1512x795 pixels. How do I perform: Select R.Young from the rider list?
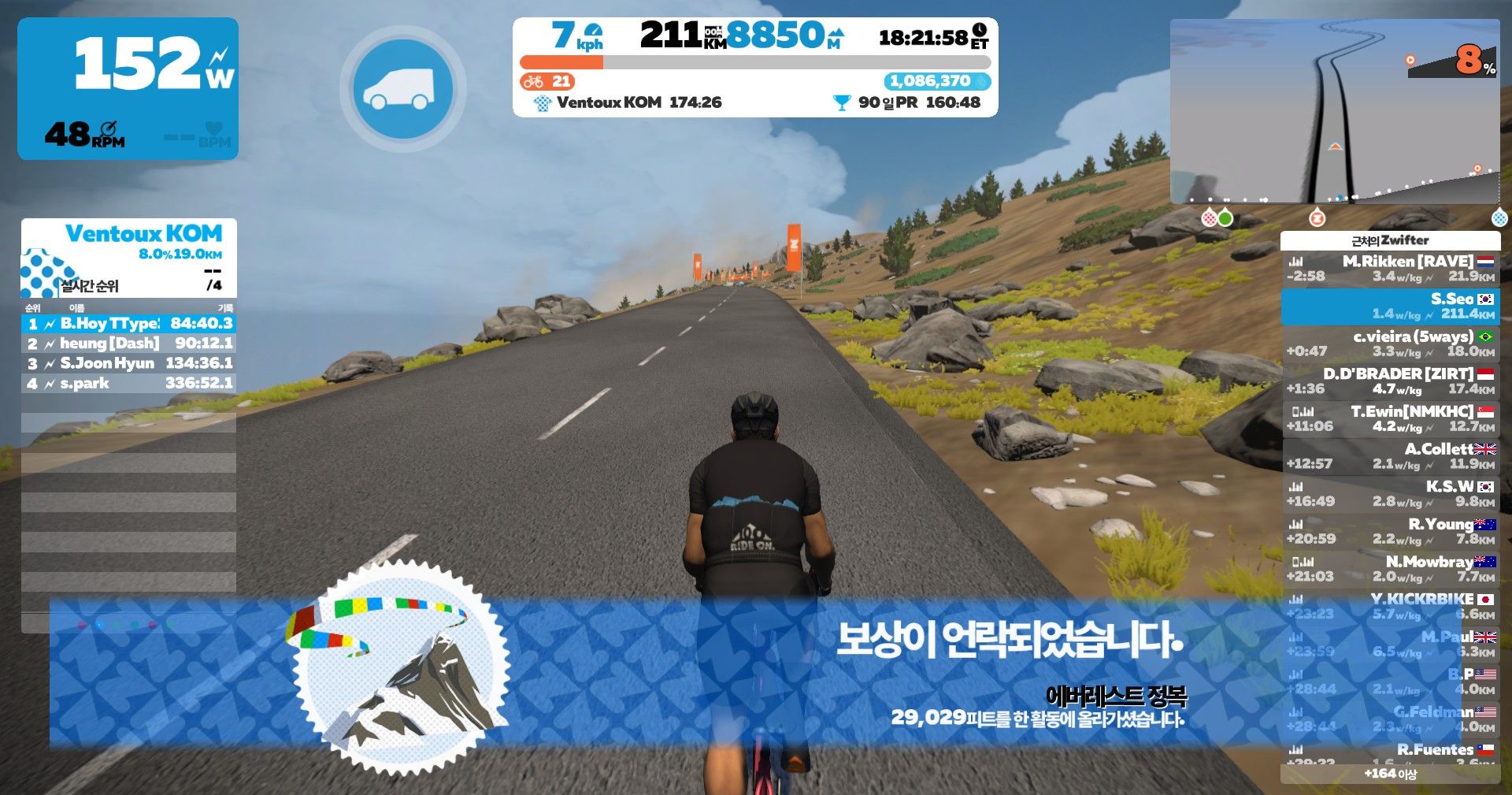coord(1391,531)
